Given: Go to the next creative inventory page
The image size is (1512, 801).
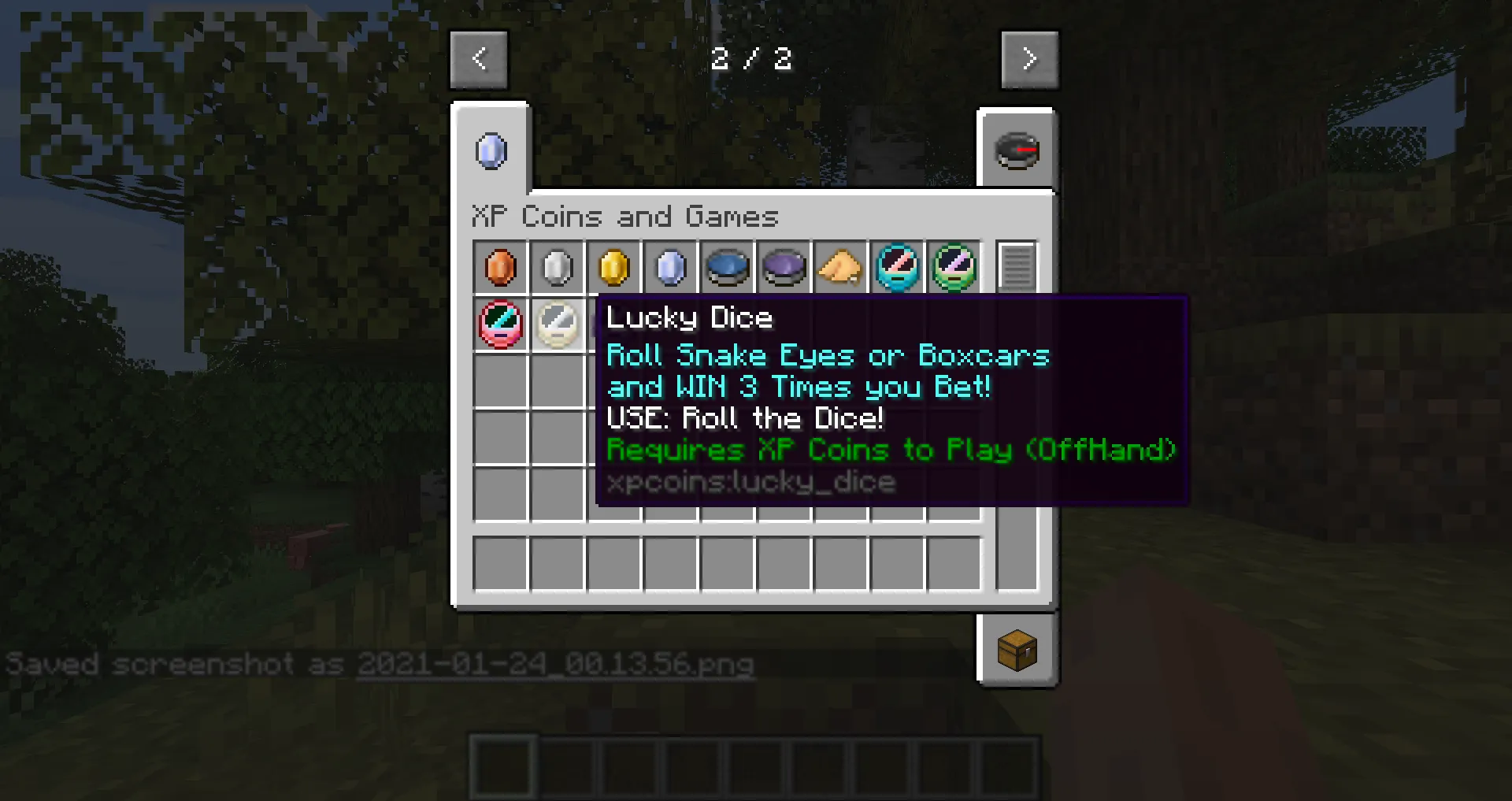Looking at the screenshot, I should pos(1029,59).
